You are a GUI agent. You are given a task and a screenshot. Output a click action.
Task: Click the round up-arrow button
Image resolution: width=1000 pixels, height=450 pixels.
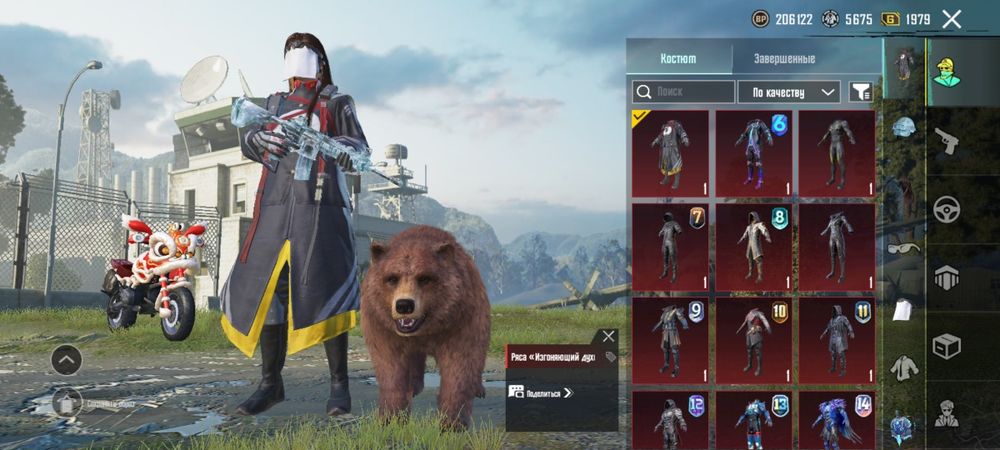[x=66, y=358]
